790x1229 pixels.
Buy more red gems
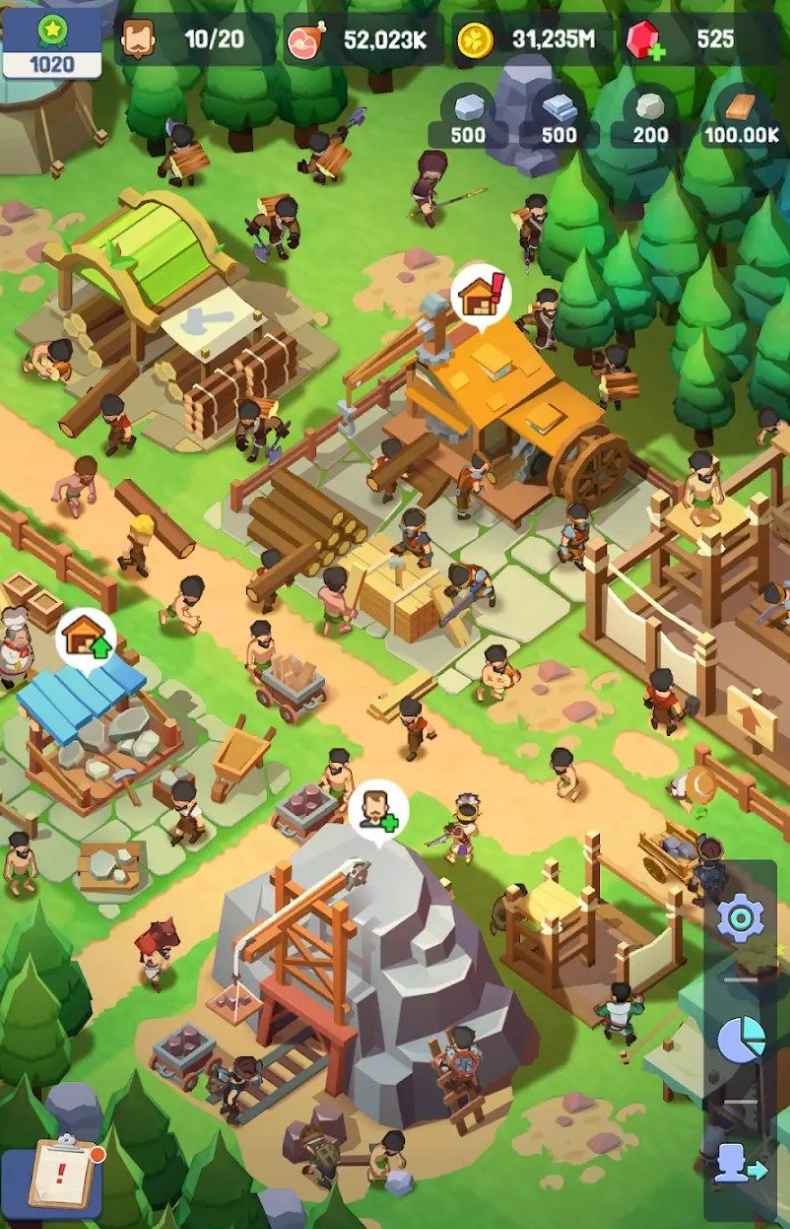click(x=646, y=41)
